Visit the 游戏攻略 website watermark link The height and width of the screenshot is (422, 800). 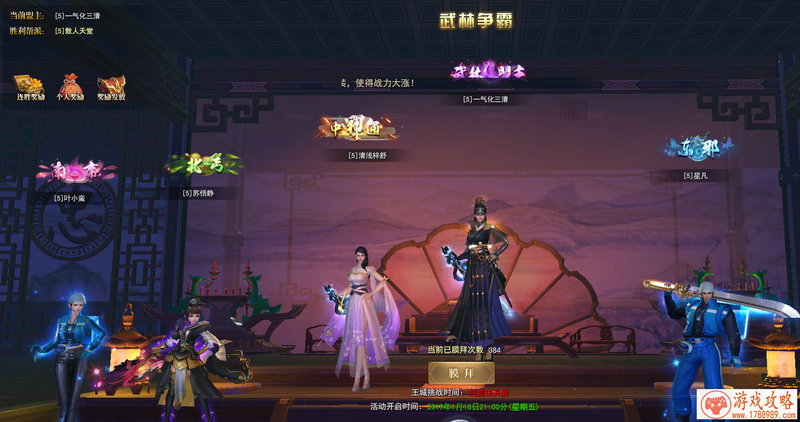745,403
